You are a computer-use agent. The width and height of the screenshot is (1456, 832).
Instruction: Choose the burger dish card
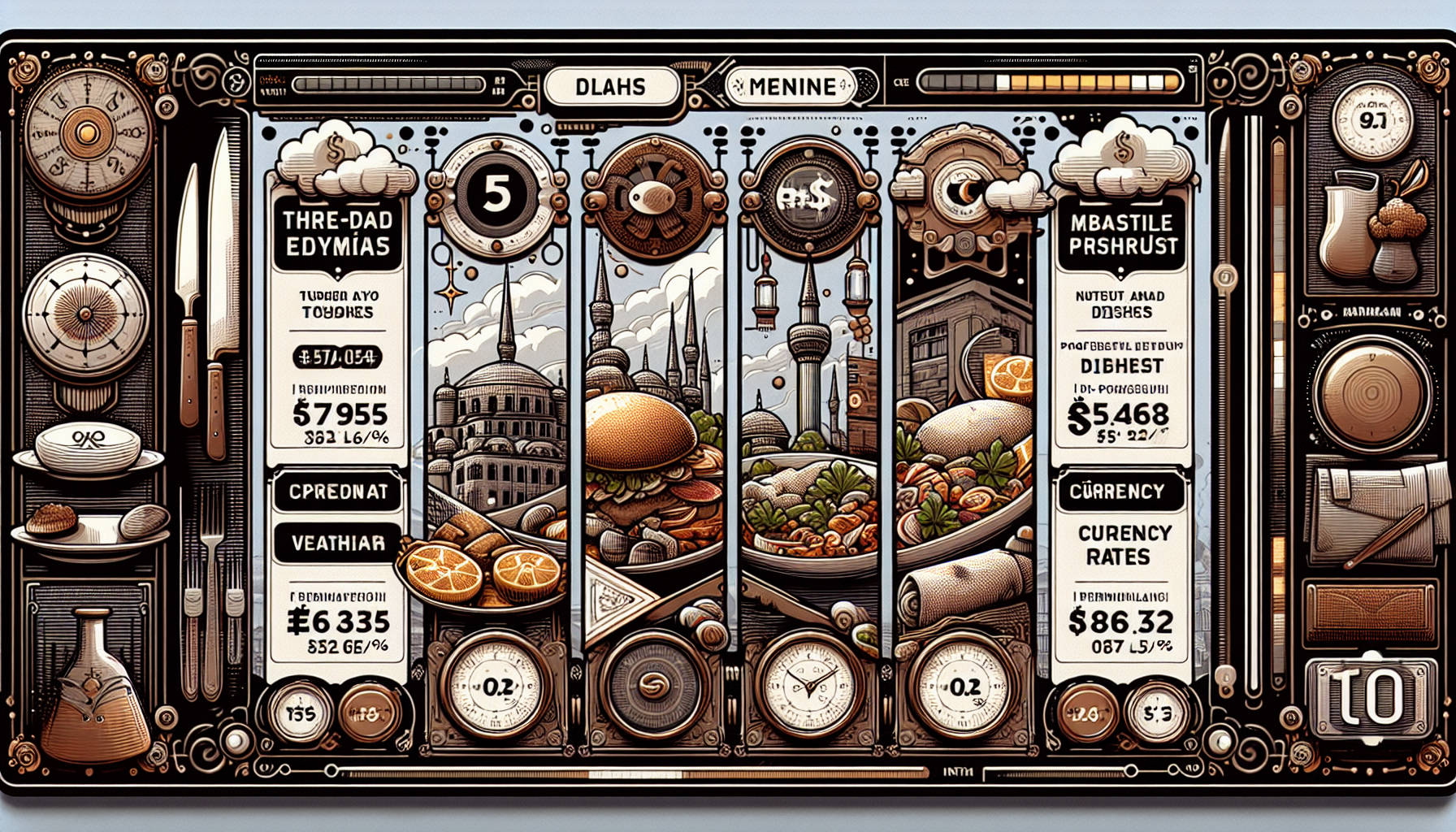pyautogui.click(x=655, y=455)
